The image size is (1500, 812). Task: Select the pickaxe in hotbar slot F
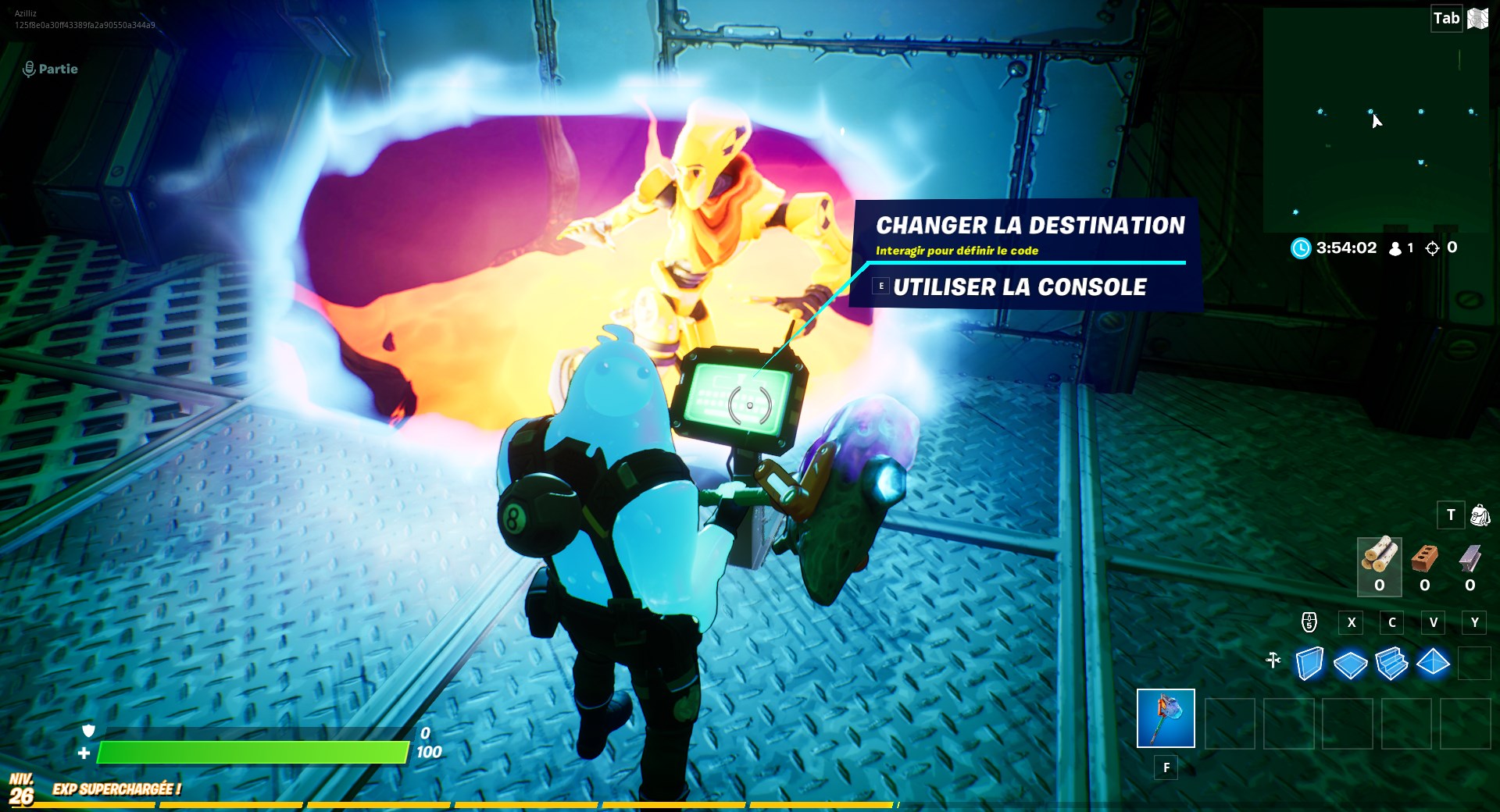pos(1166,718)
